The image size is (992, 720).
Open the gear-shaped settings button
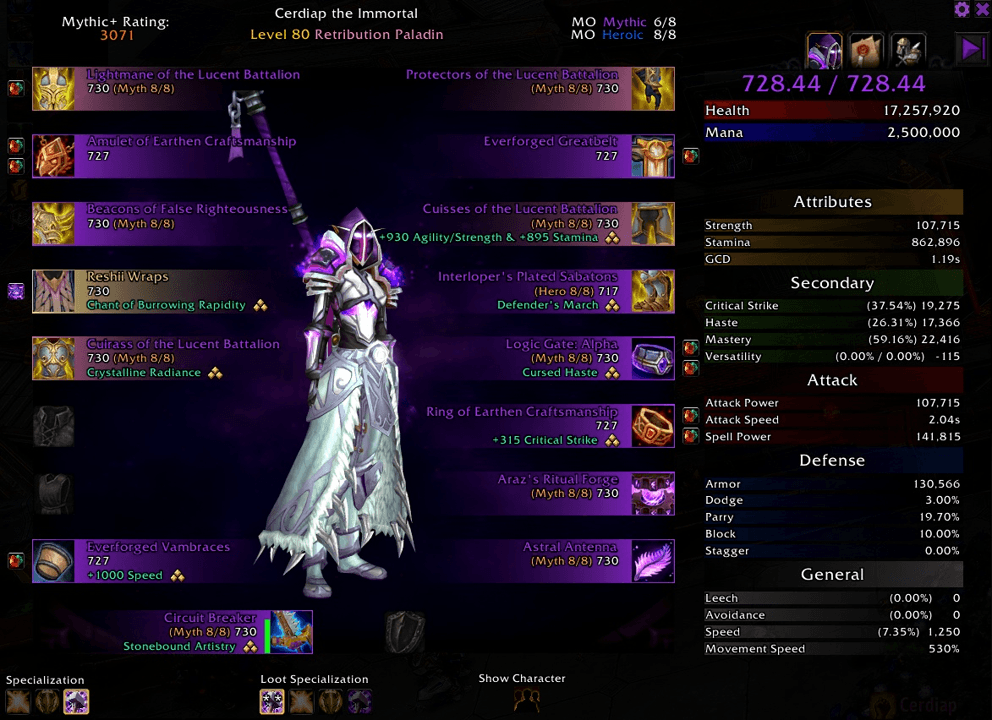tap(962, 9)
